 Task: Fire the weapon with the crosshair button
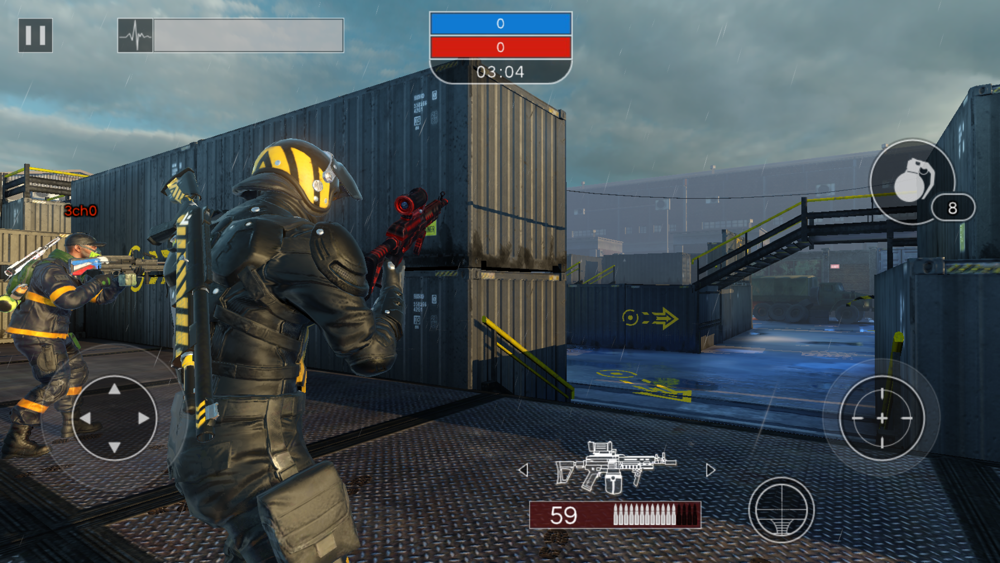coord(881,417)
